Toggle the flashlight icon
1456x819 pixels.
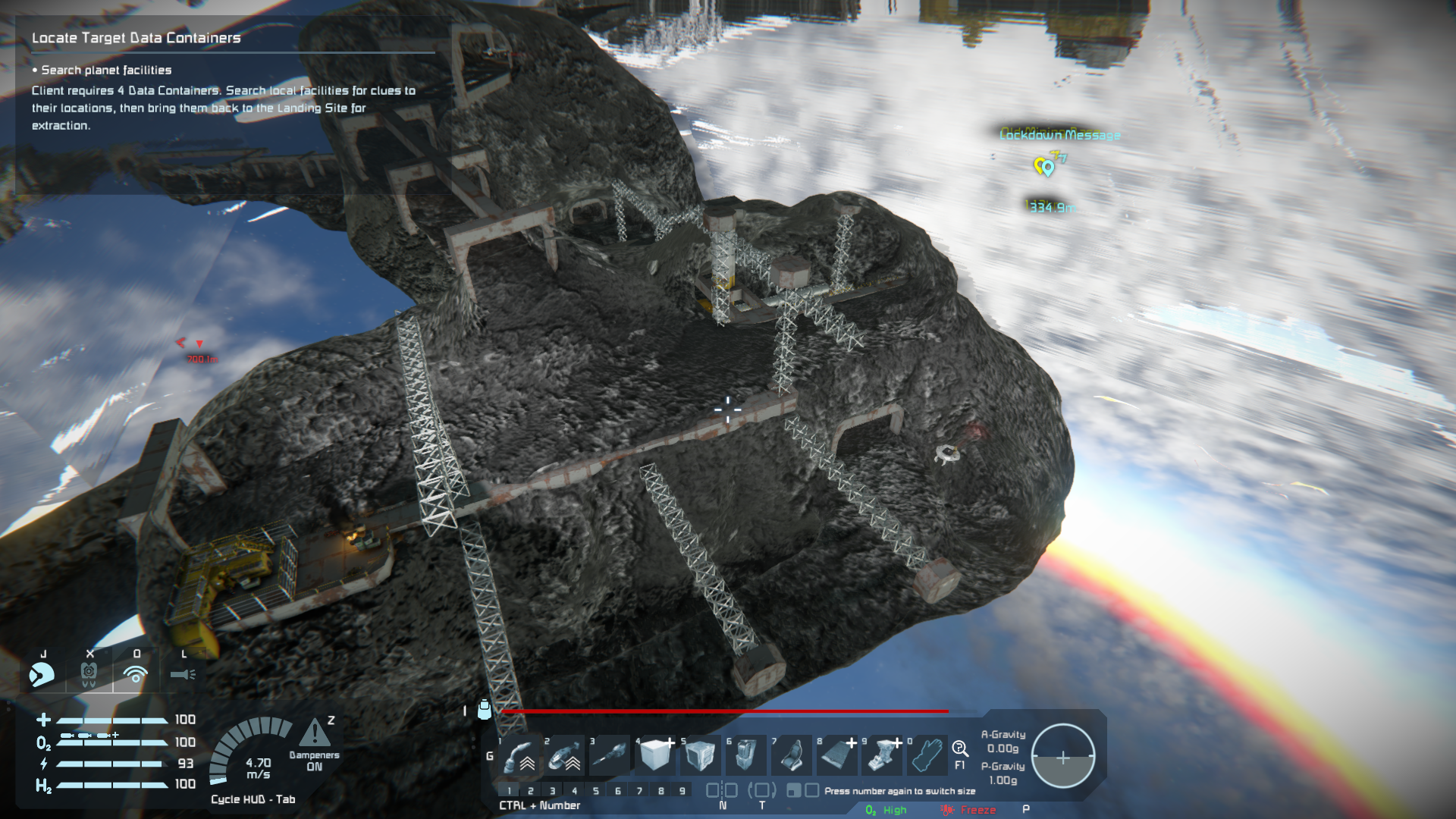point(183,674)
